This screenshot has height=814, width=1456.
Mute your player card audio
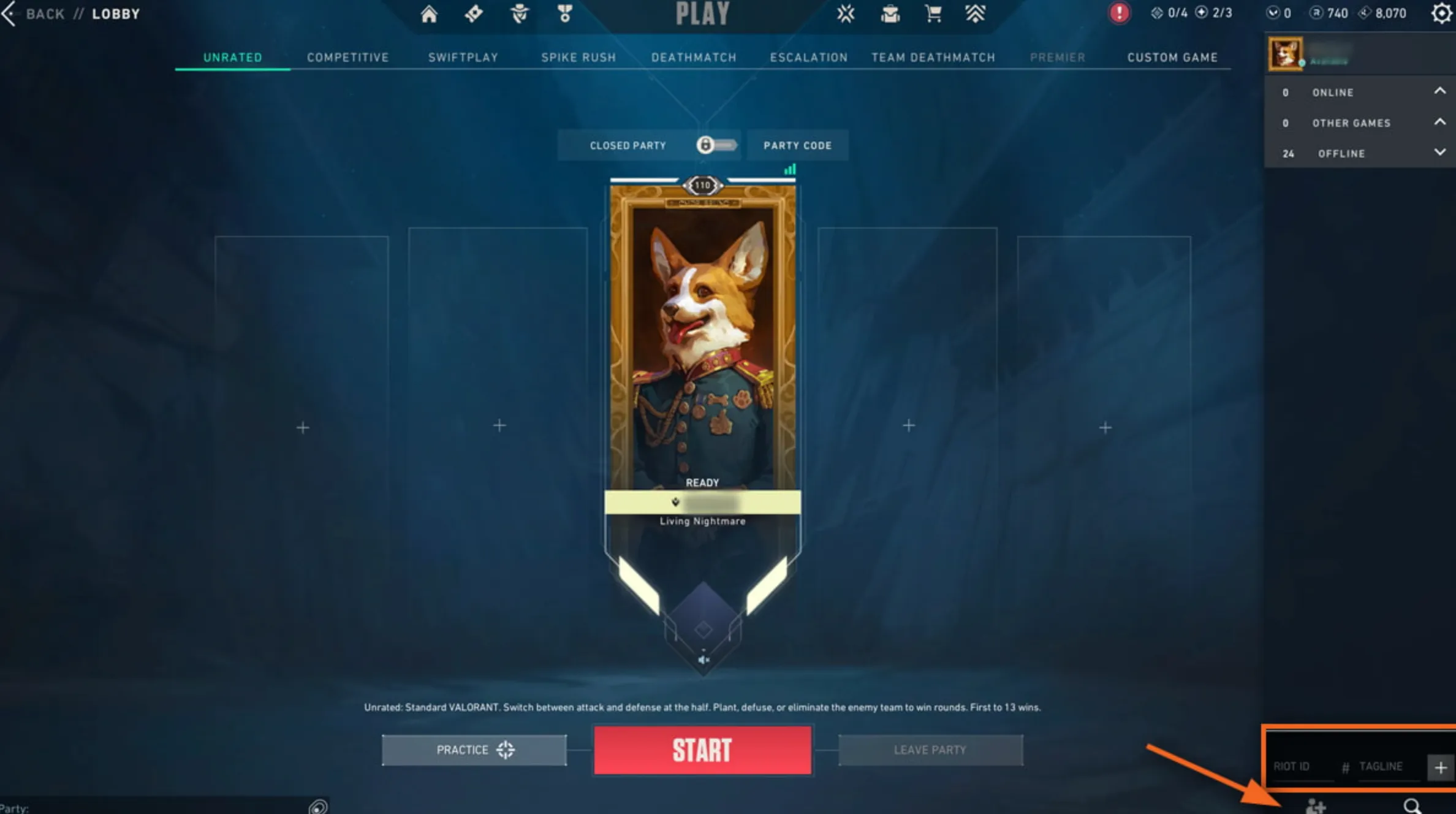click(703, 659)
